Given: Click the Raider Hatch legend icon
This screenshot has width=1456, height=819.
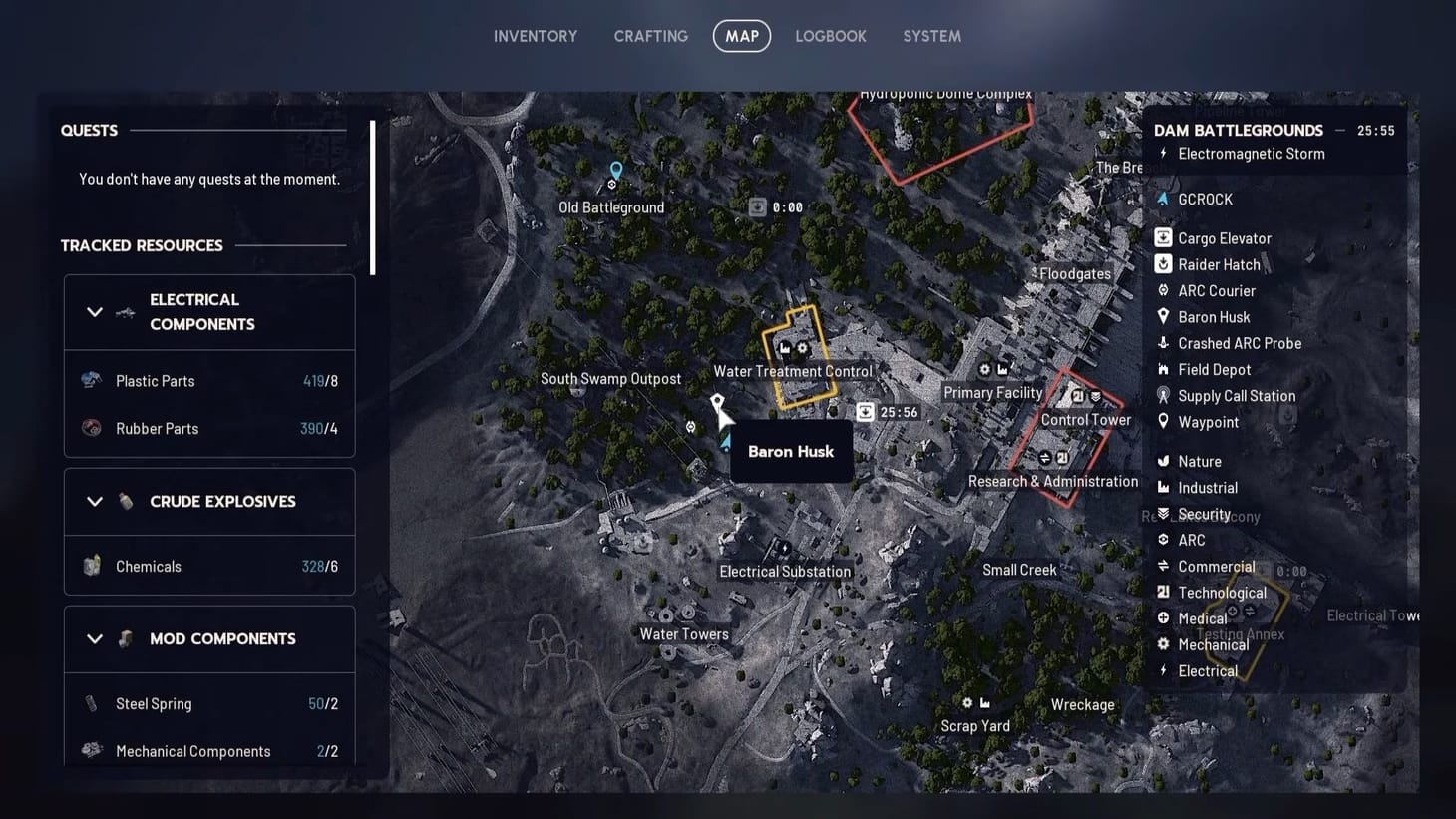Looking at the screenshot, I should pos(1163,263).
